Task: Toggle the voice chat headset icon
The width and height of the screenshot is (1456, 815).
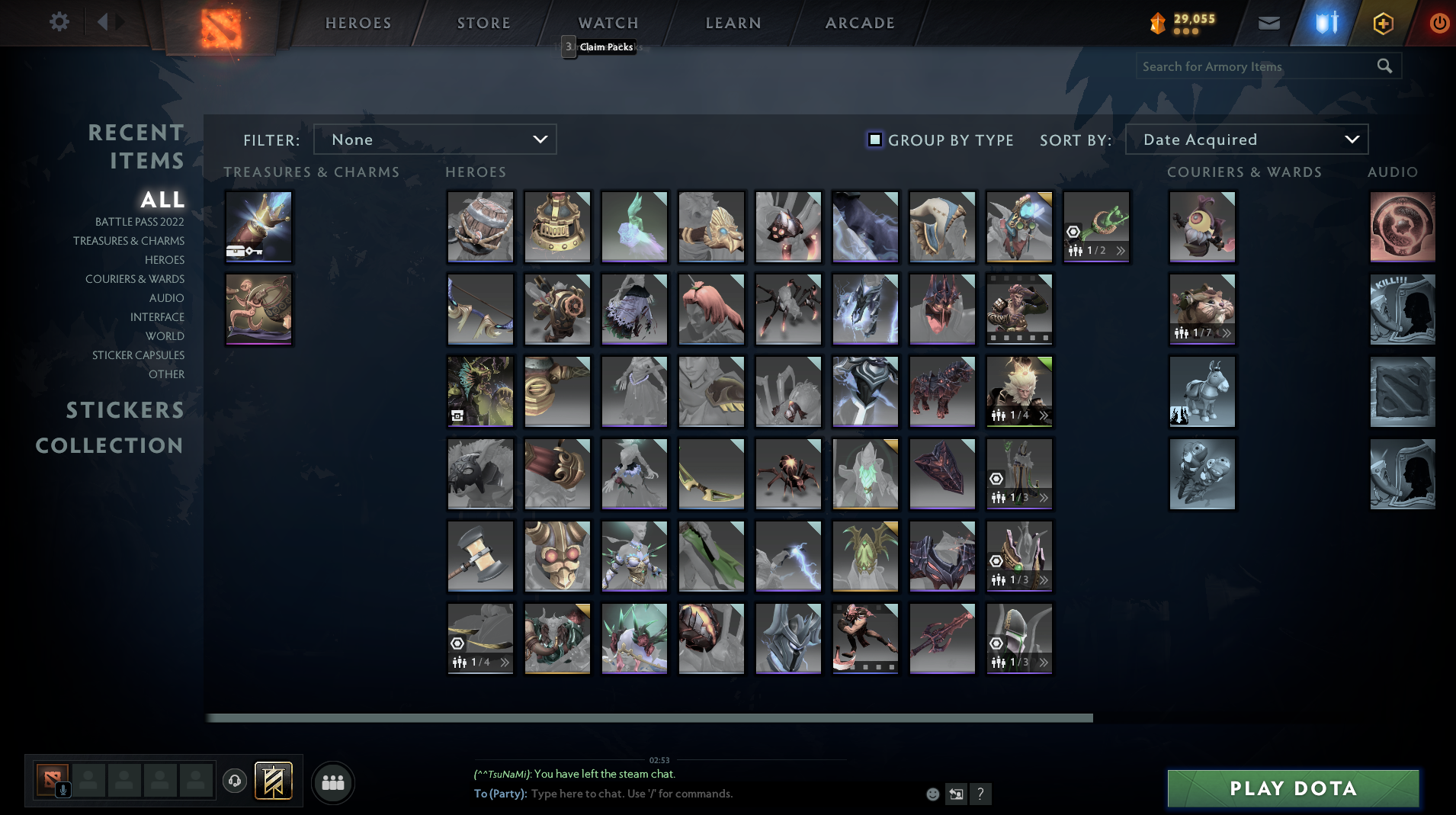Action: coord(234,781)
